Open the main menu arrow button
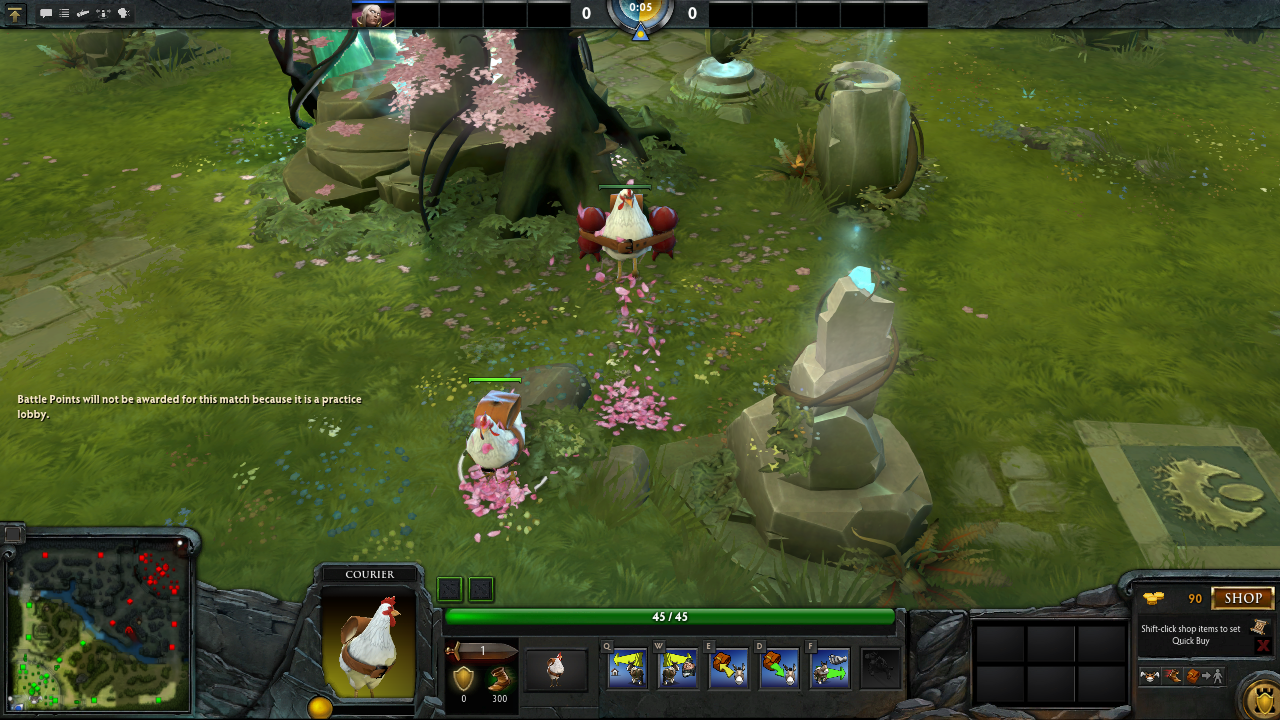The width and height of the screenshot is (1280, 720). (x=15, y=14)
